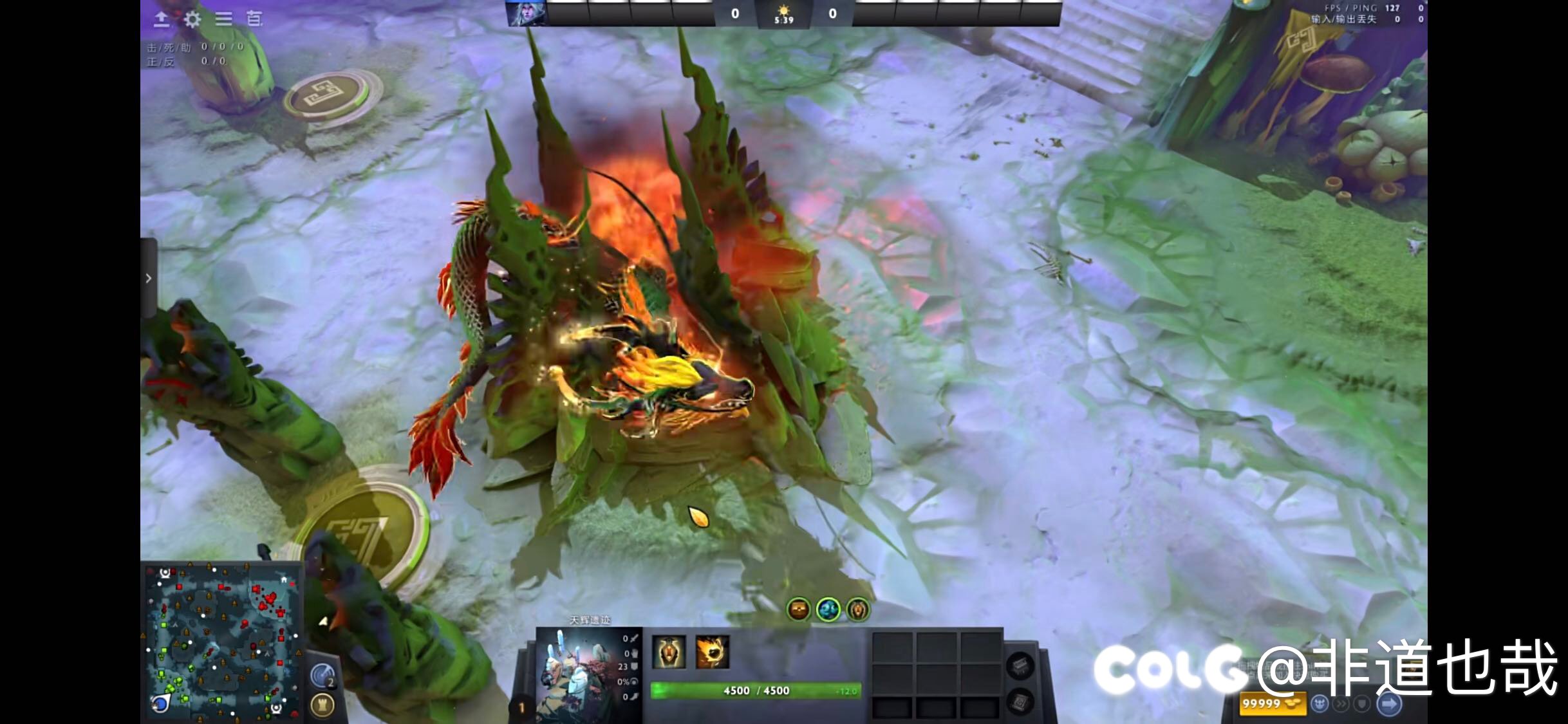Click the flaming orb ability icon
Image resolution: width=1568 pixels, height=724 pixels.
[712, 651]
